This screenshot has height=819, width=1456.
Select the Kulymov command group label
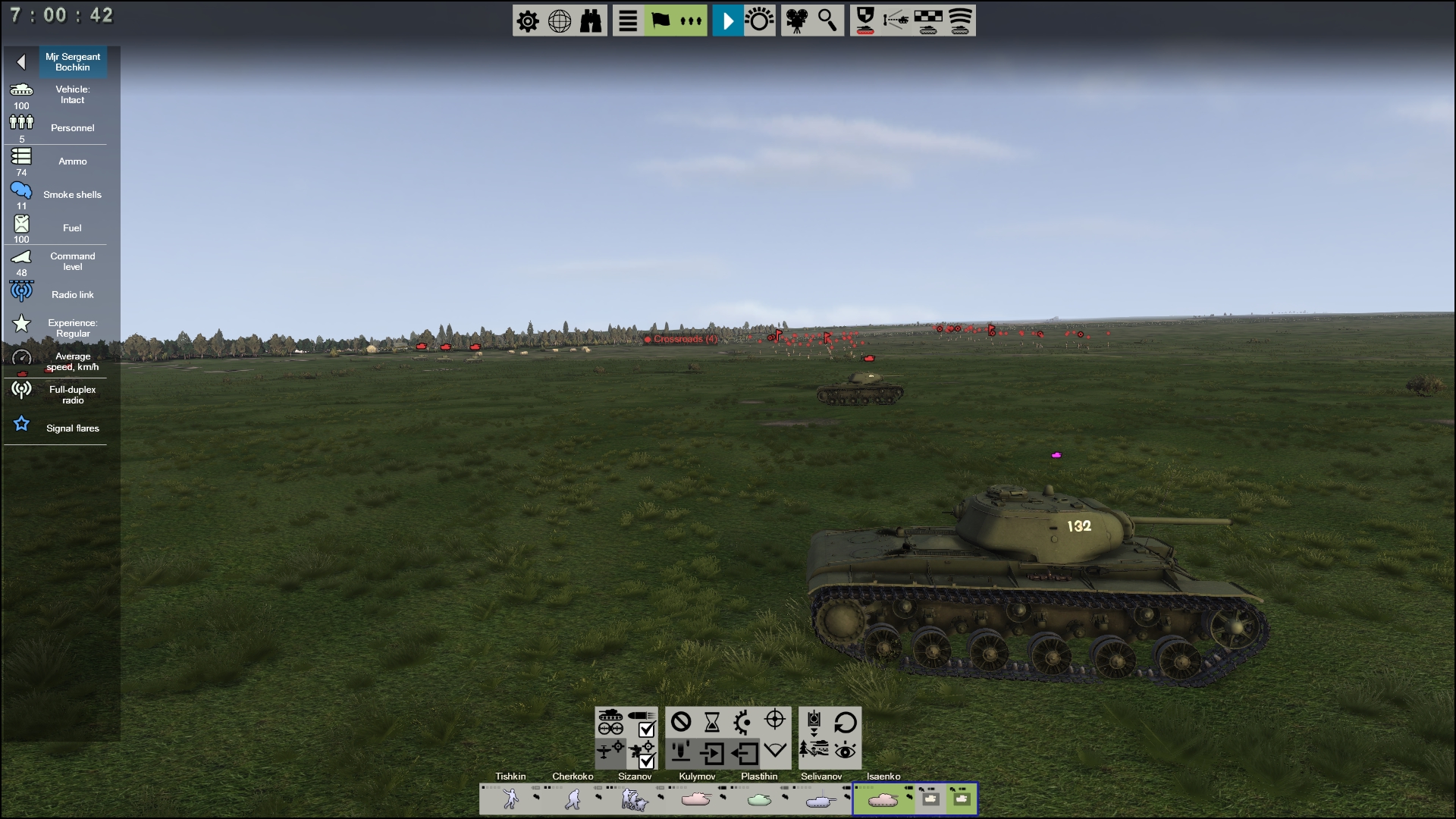pyautogui.click(x=698, y=777)
